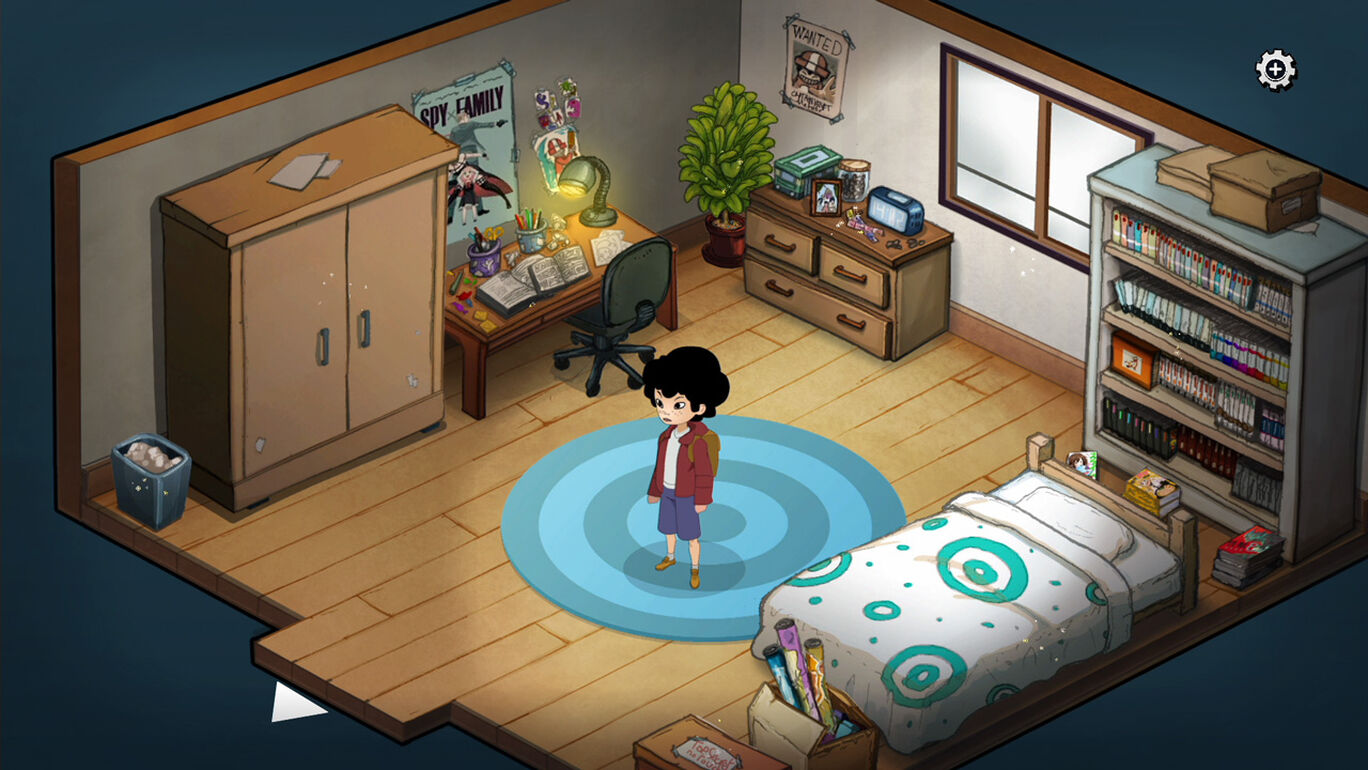
Task: Click the white exit arrow
Action: tap(292, 703)
